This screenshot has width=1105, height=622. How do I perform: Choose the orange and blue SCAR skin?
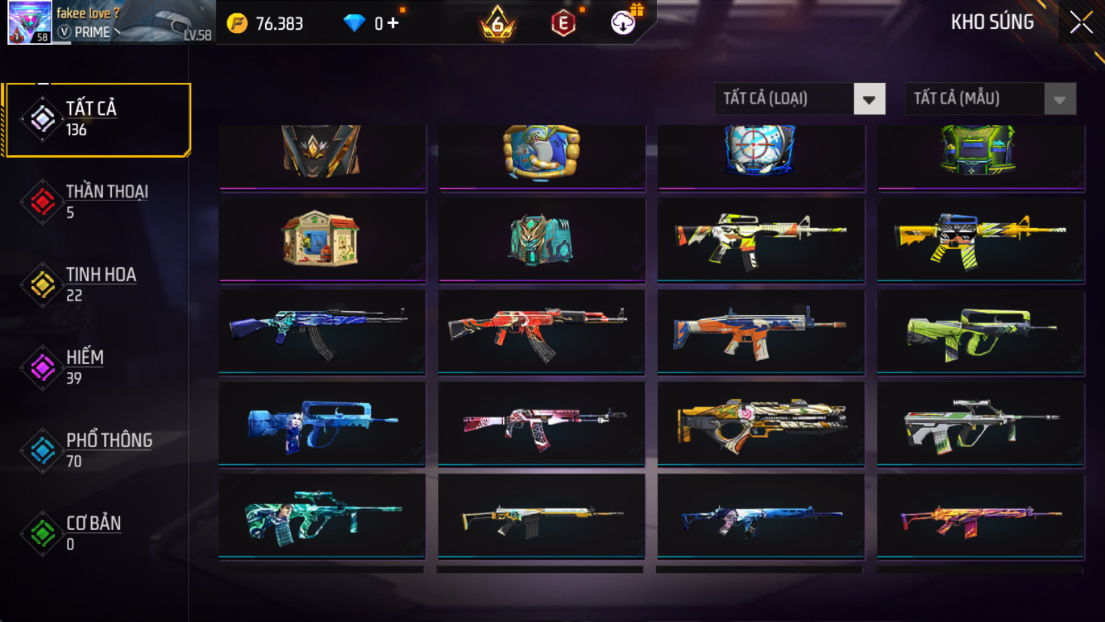click(760, 329)
